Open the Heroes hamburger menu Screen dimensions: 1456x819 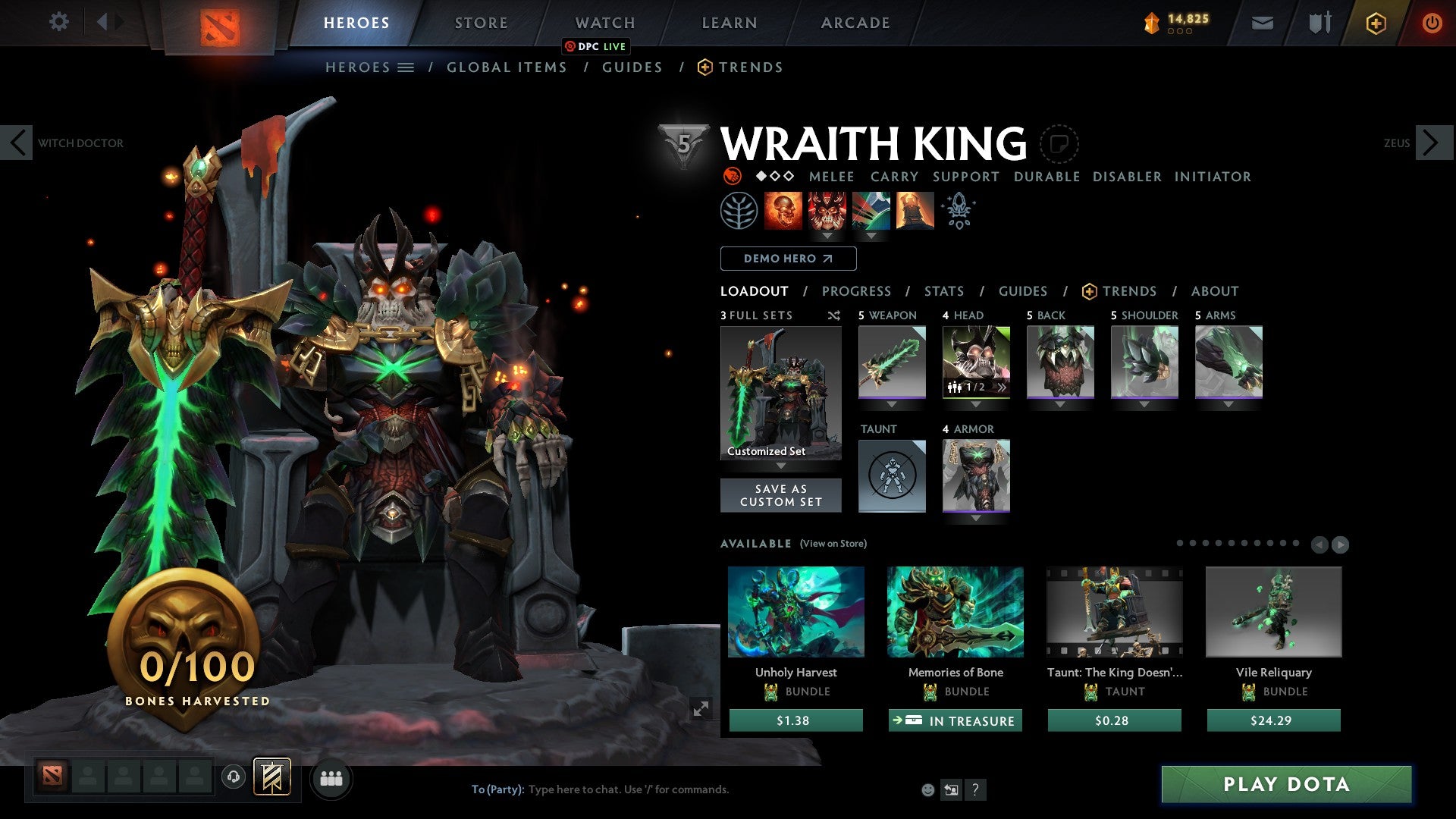tap(406, 67)
